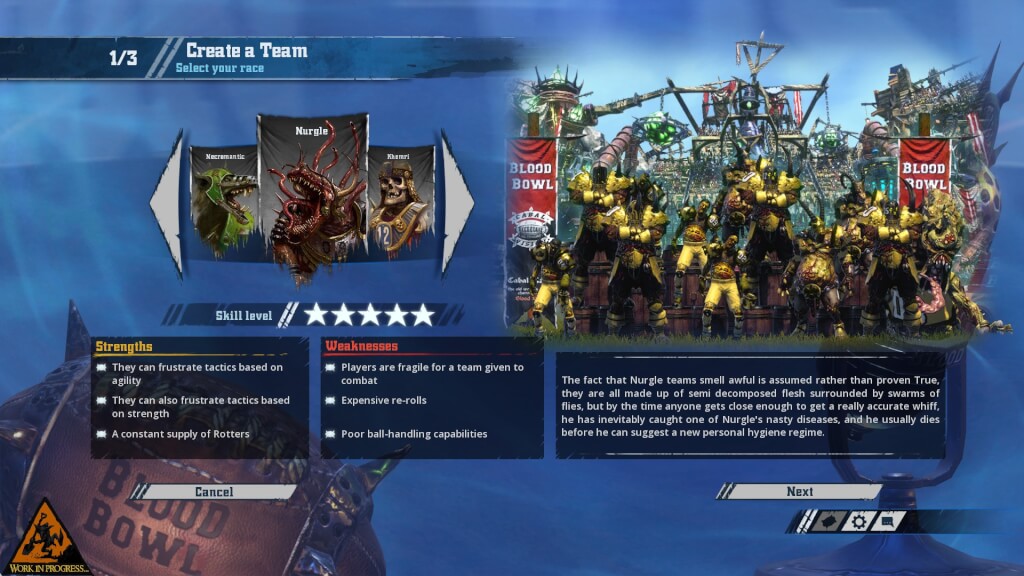Open the chat speech bubble icon

point(887,521)
